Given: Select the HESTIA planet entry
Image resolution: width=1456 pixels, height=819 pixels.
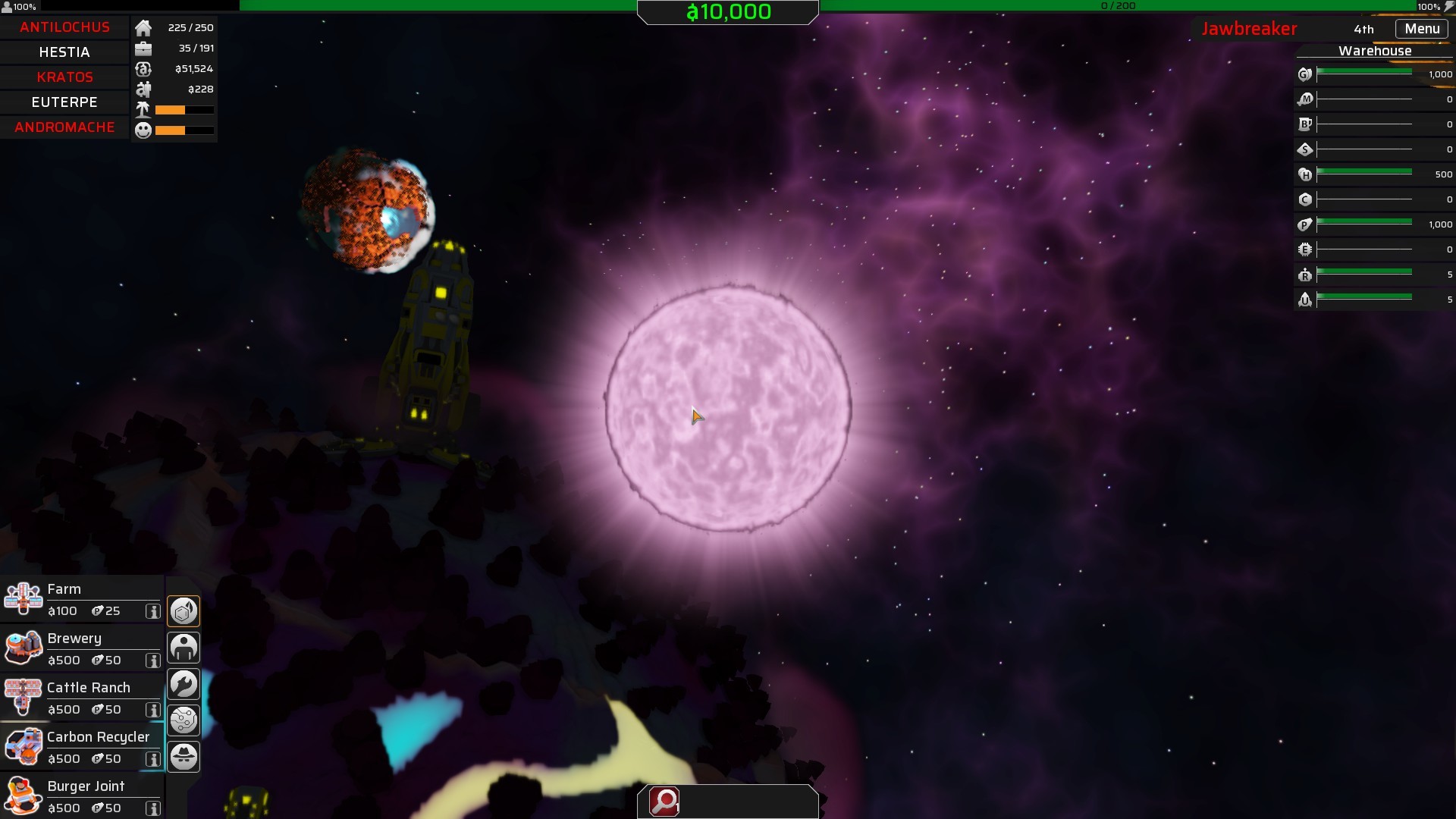Looking at the screenshot, I should tap(64, 52).
